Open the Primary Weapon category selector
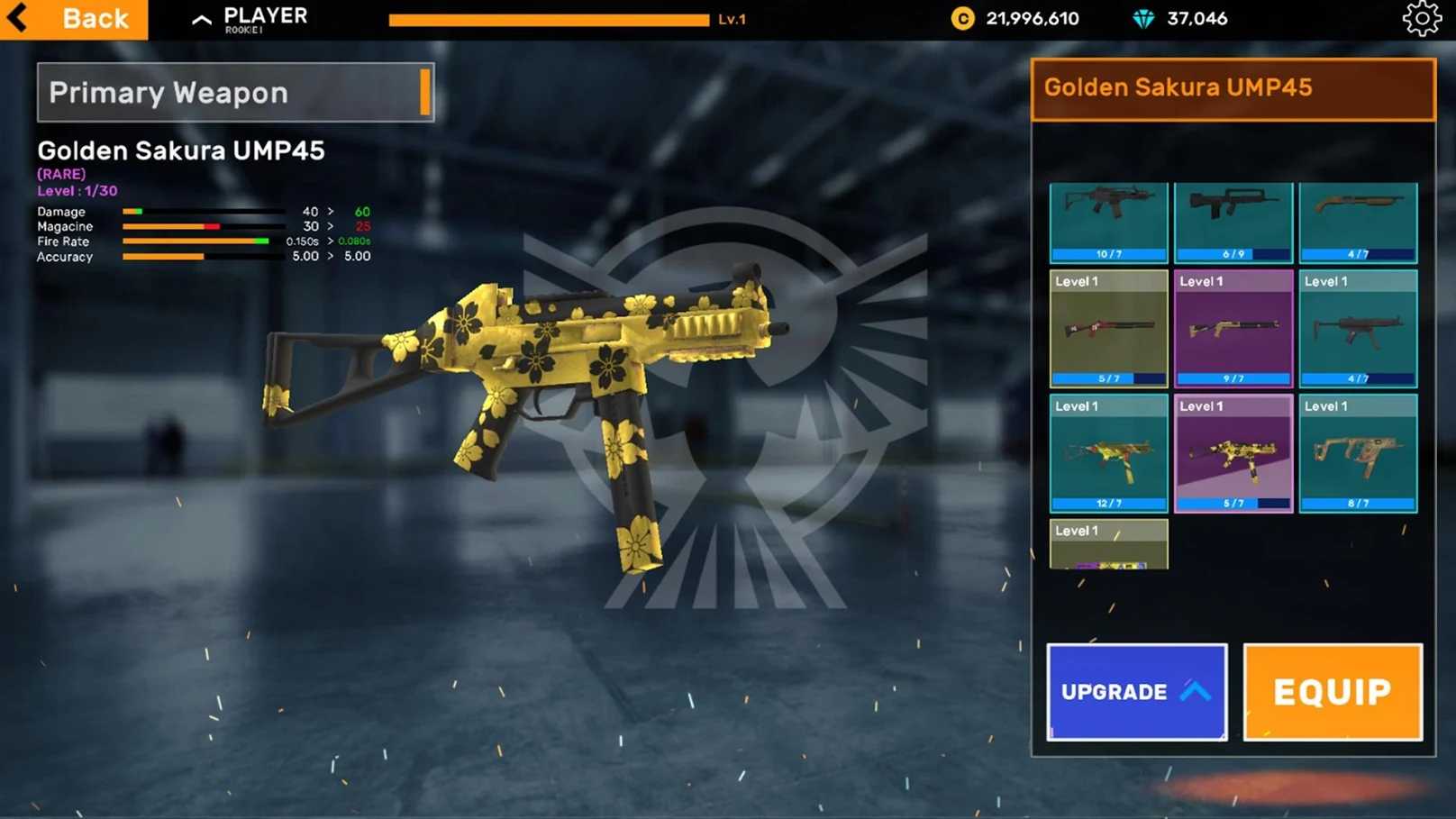1456x819 pixels. pyautogui.click(x=235, y=92)
